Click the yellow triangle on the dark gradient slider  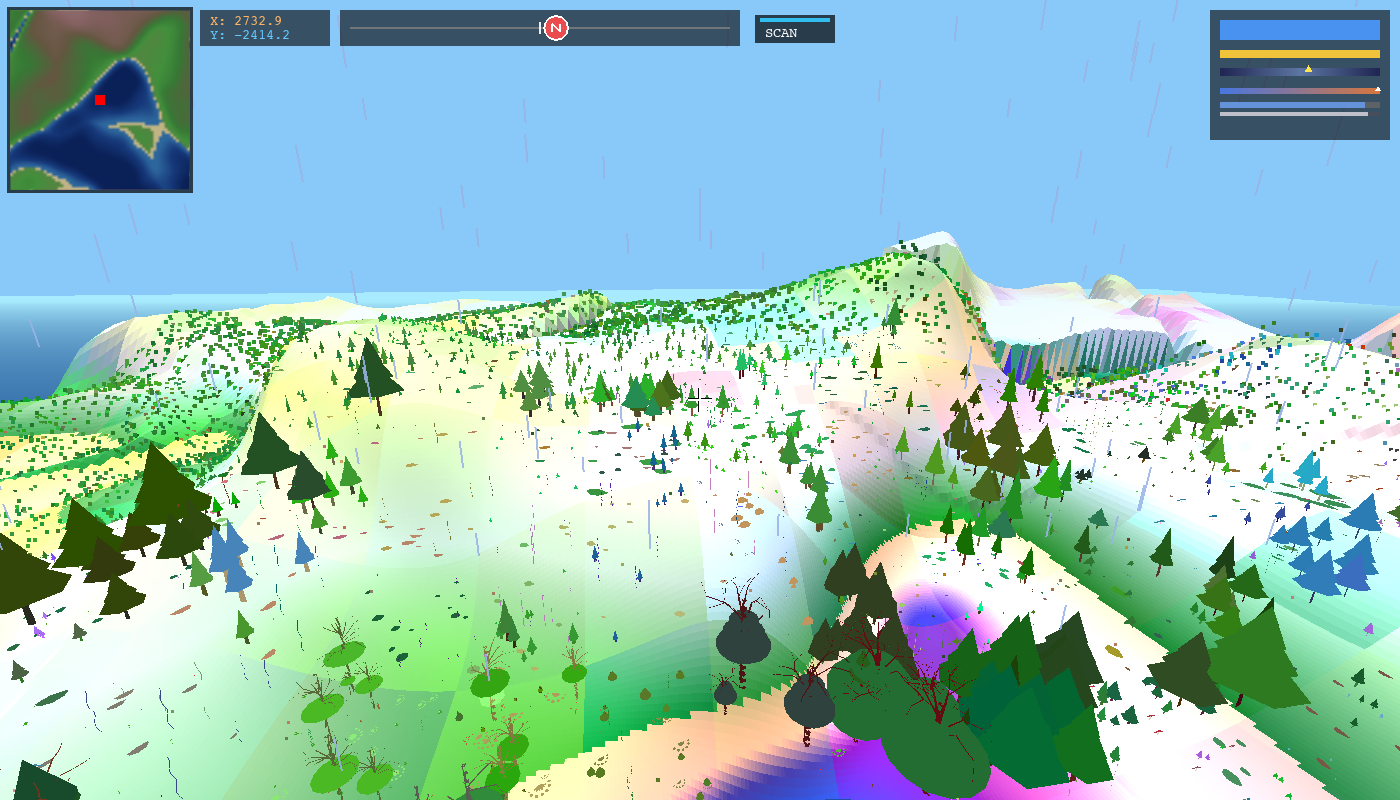pyautogui.click(x=1309, y=69)
